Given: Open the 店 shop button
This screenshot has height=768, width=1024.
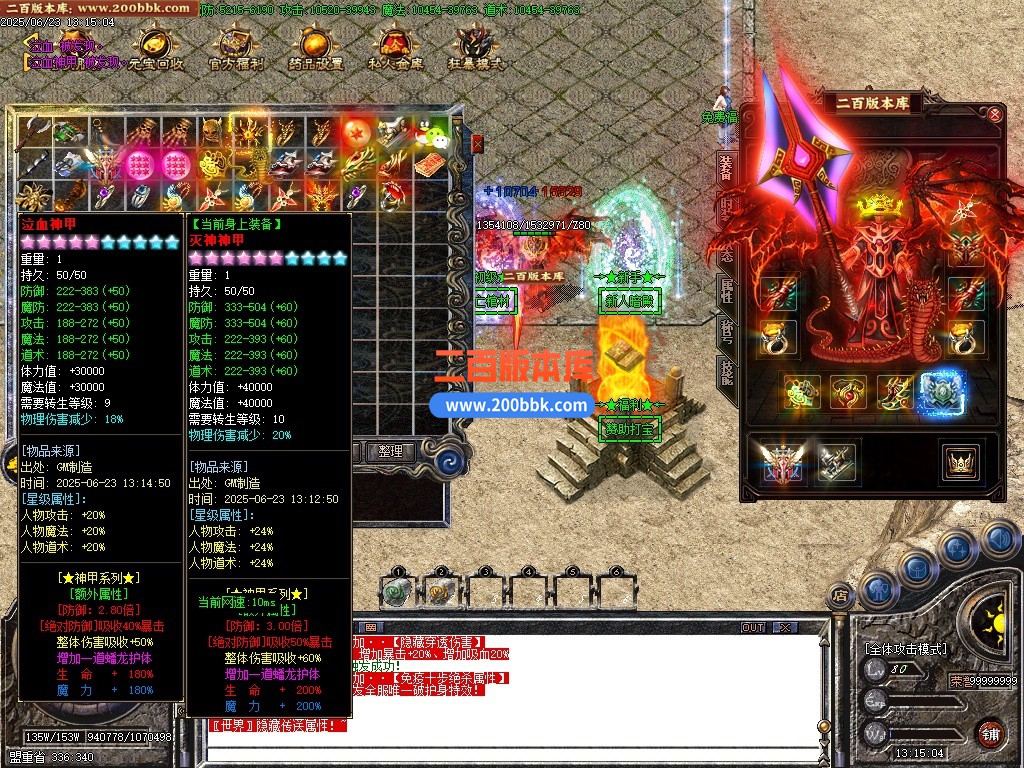Looking at the screenshot, I should tap(840, 596).
